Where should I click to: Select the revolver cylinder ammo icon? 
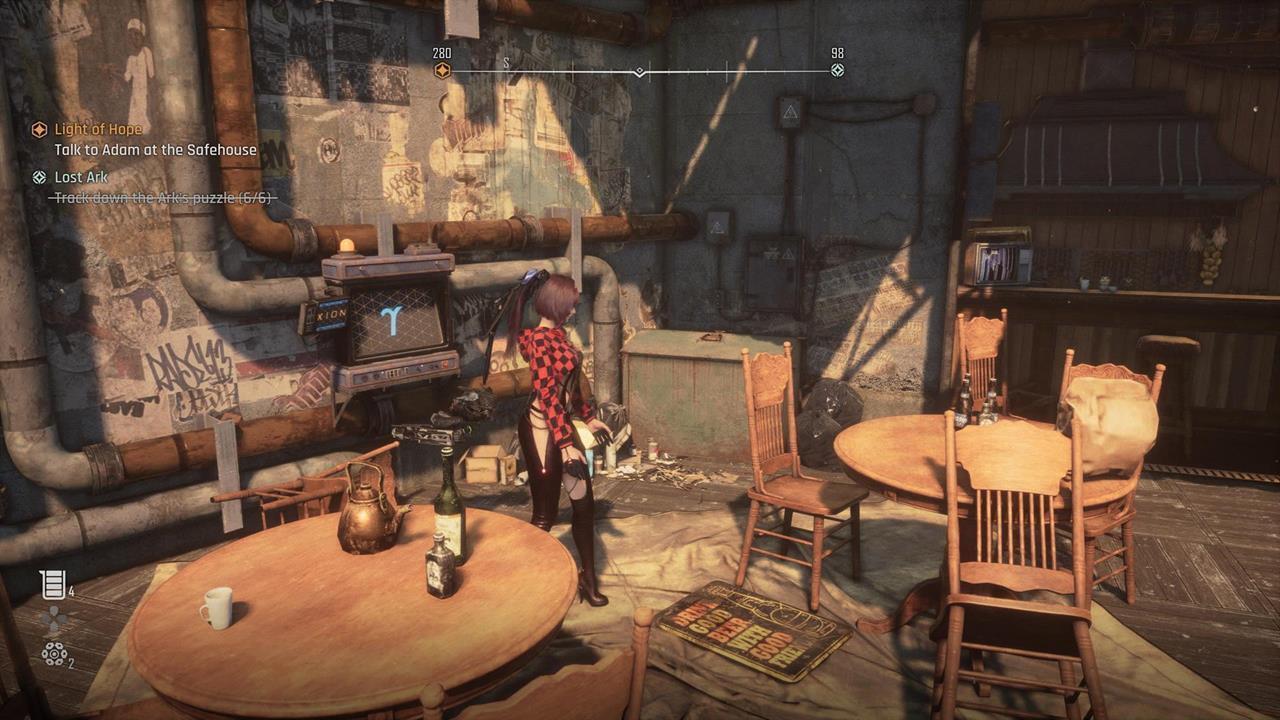tap(53, 654)
